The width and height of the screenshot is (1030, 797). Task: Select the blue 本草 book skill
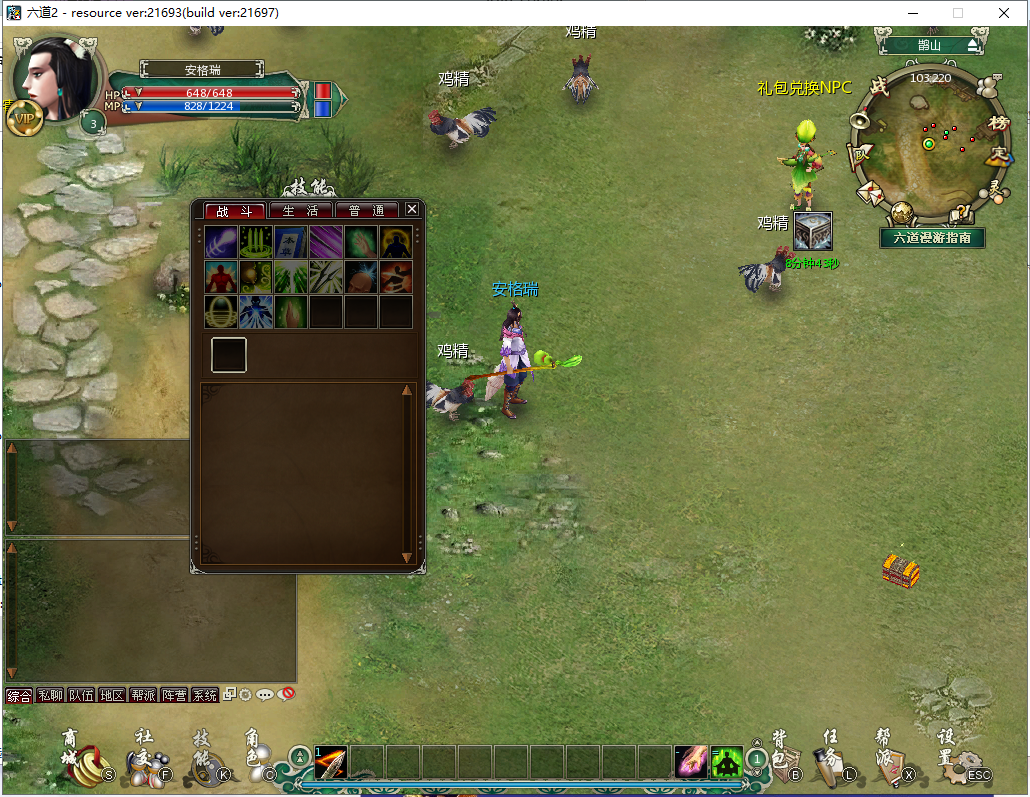pyautogui.click(x=291, y=242)
